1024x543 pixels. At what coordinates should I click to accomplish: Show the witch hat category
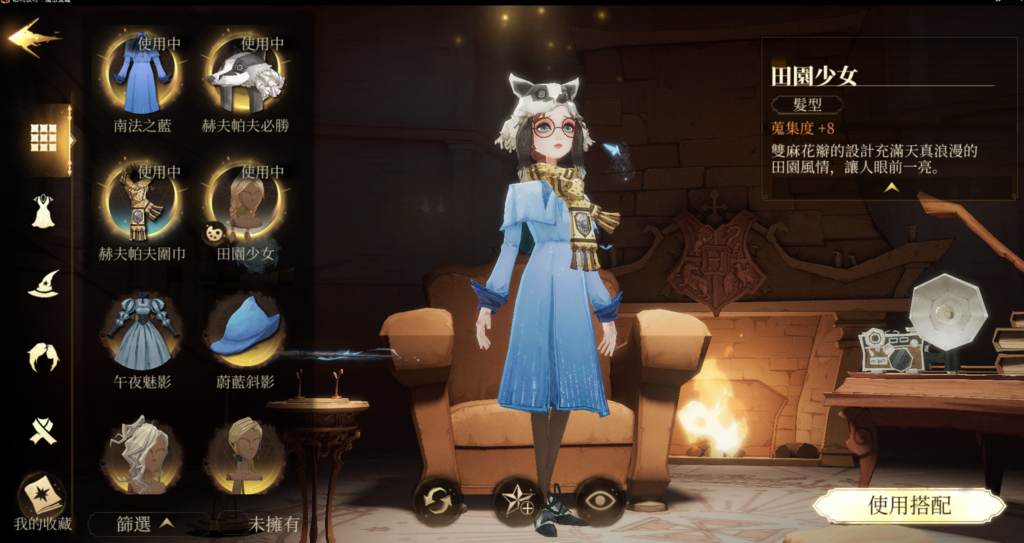(43, 285)
